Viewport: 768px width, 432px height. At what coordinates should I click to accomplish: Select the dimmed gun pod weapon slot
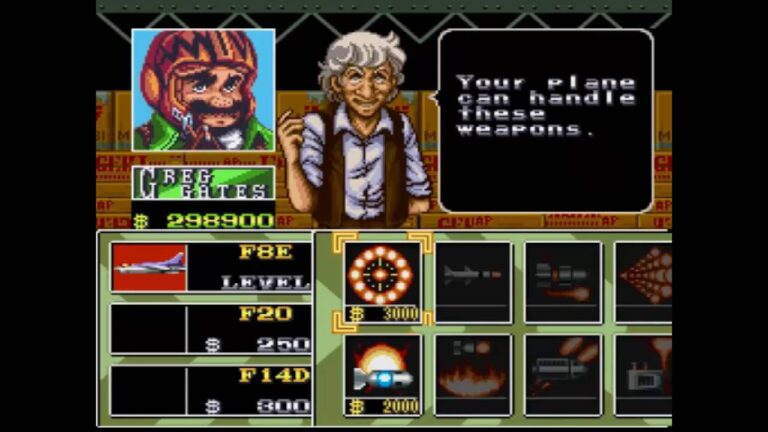point(562,373)
